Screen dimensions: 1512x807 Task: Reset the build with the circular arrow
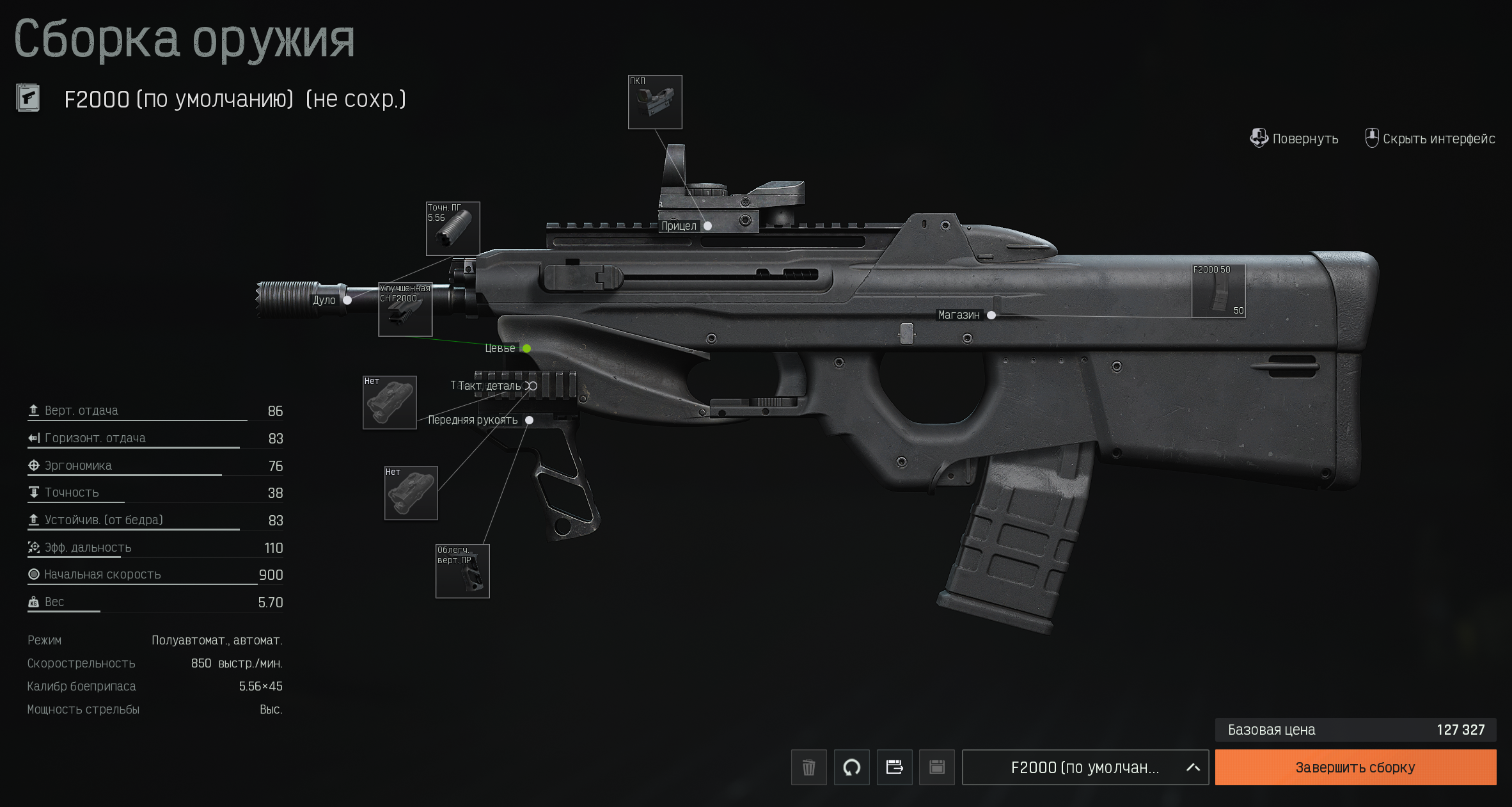point(851,767)
